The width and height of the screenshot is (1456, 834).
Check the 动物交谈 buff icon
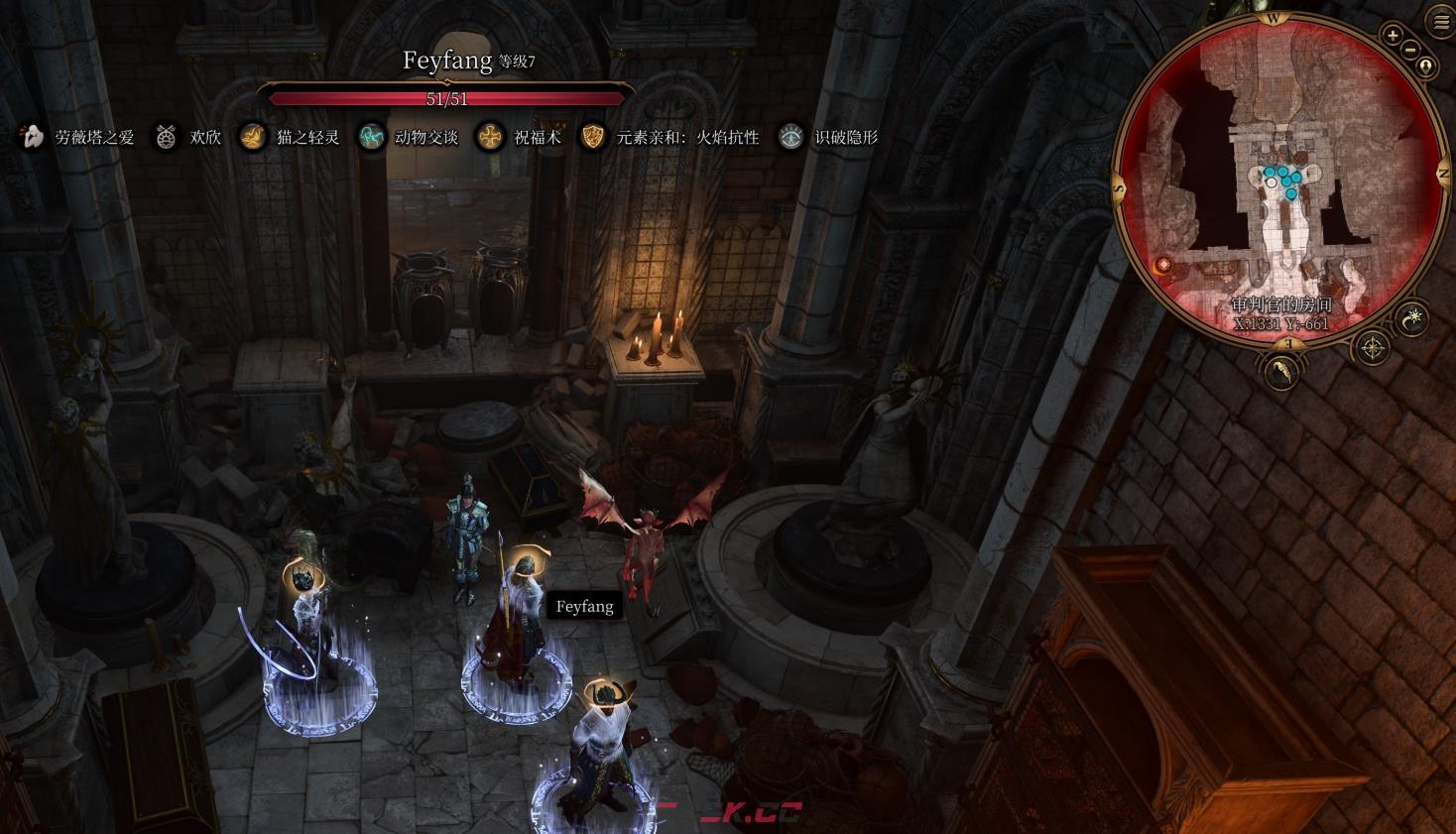click(x=371, y=137)
